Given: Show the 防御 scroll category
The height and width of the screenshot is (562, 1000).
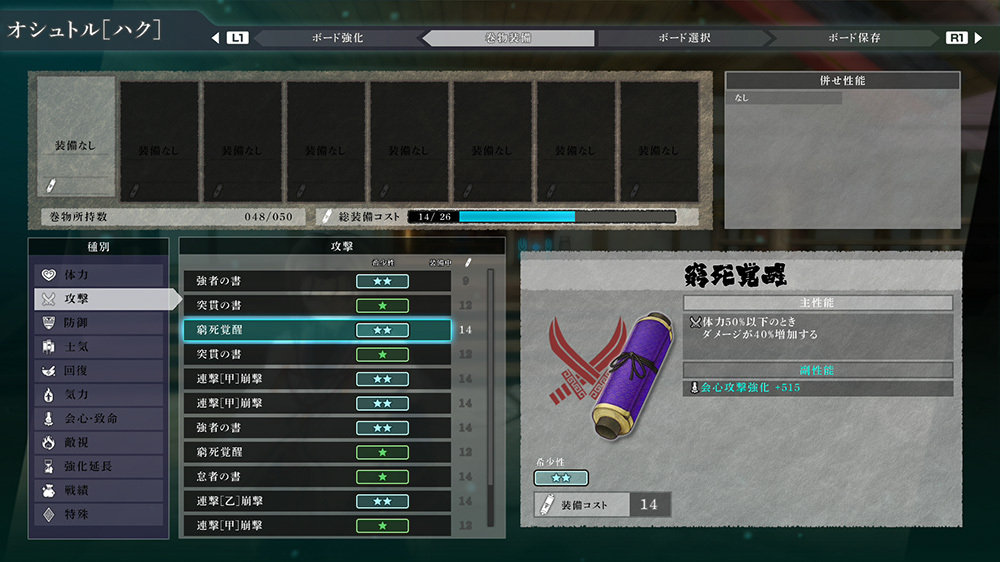Looking at the screenshot, I should (98, 323).
